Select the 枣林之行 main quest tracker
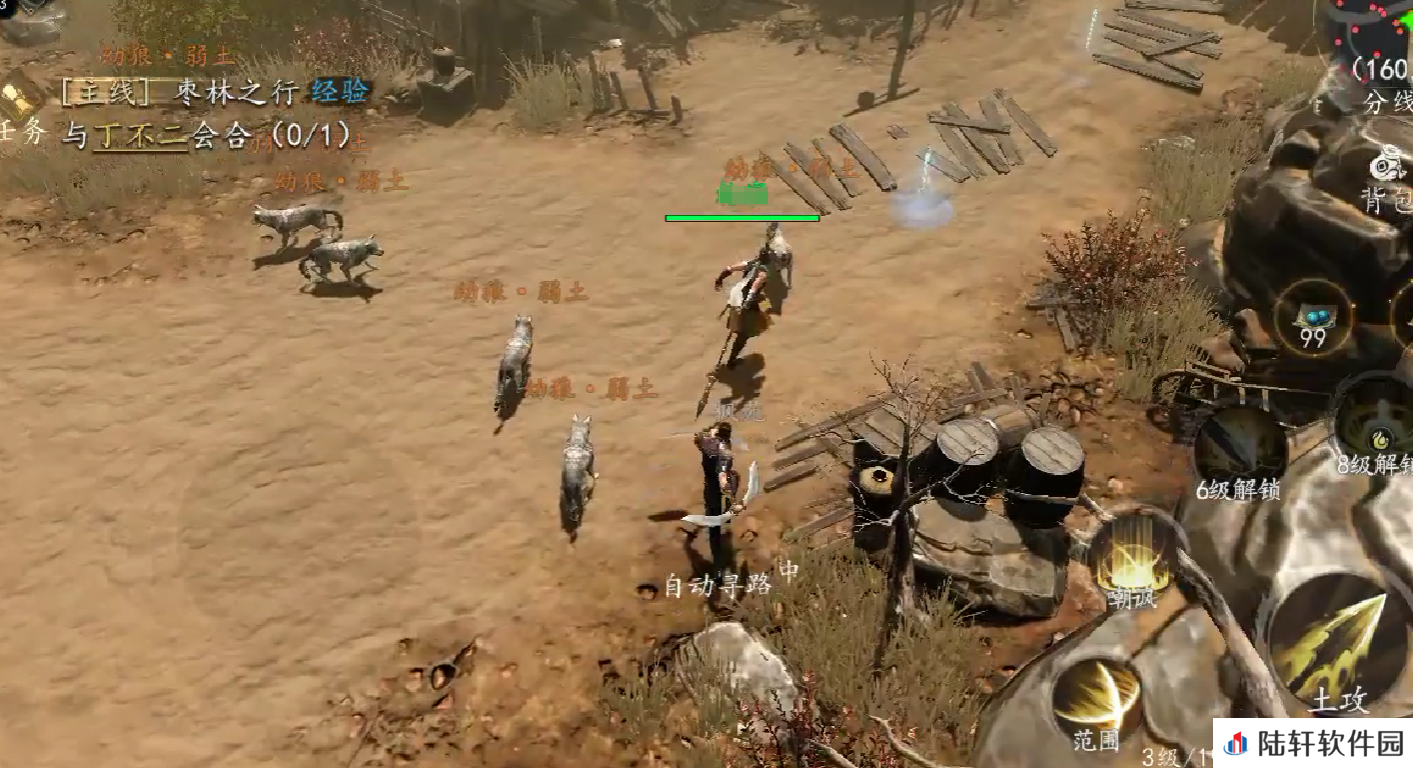1413x768 pixels. 215,92
